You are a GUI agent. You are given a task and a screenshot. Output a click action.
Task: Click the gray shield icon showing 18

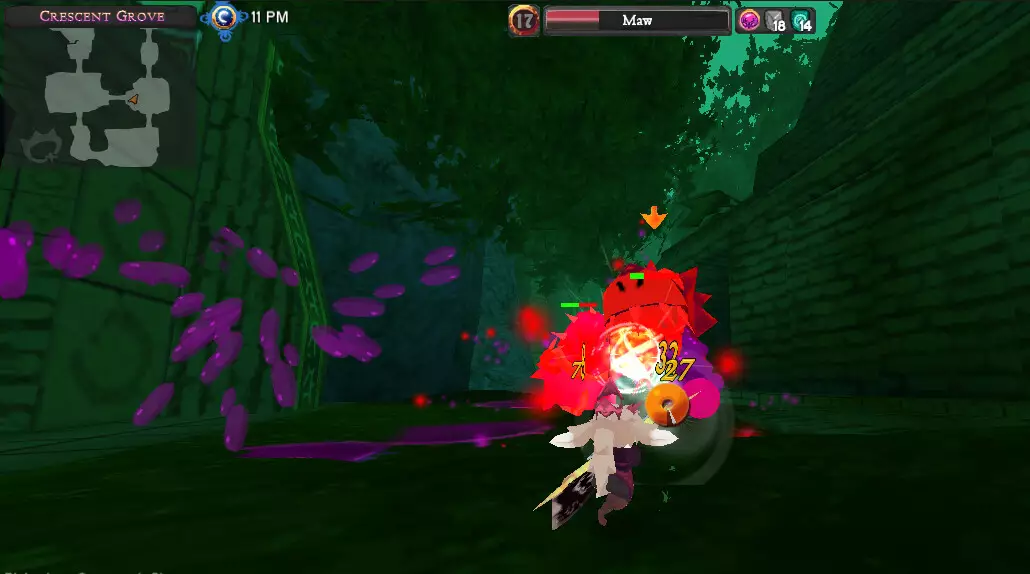[776, 20]
